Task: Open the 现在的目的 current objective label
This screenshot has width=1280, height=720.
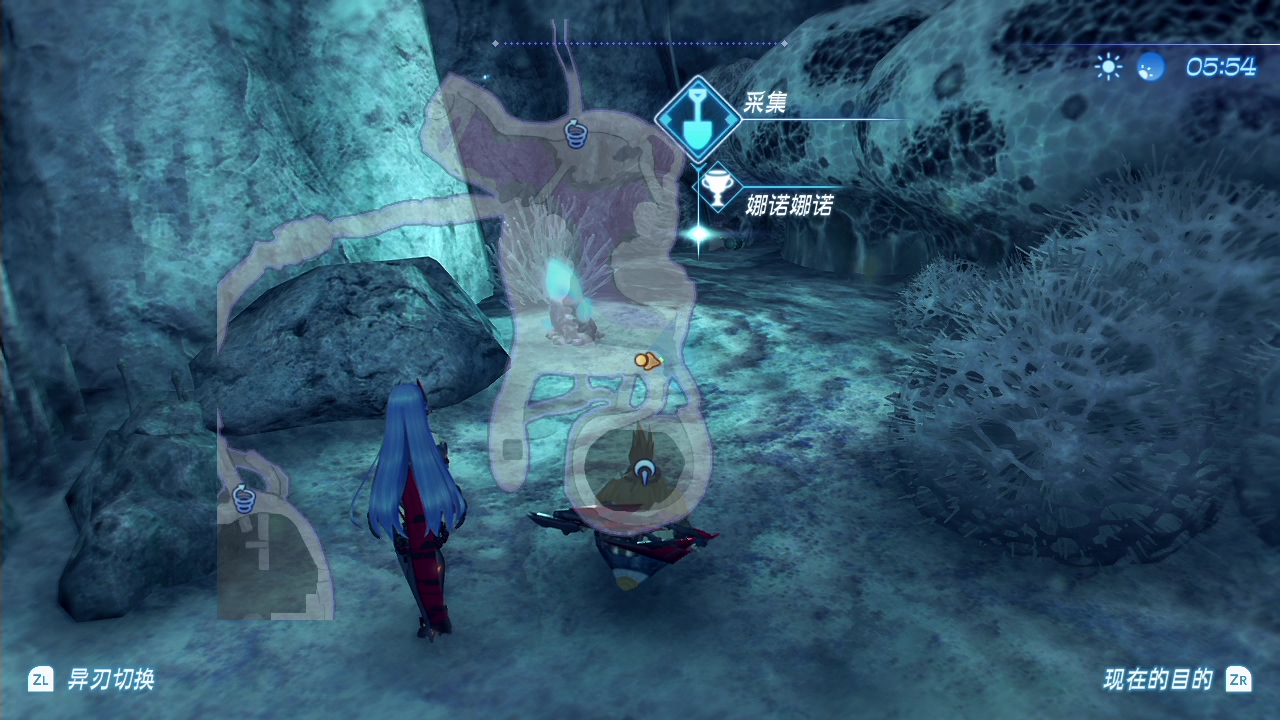Action: [1157, 680]
